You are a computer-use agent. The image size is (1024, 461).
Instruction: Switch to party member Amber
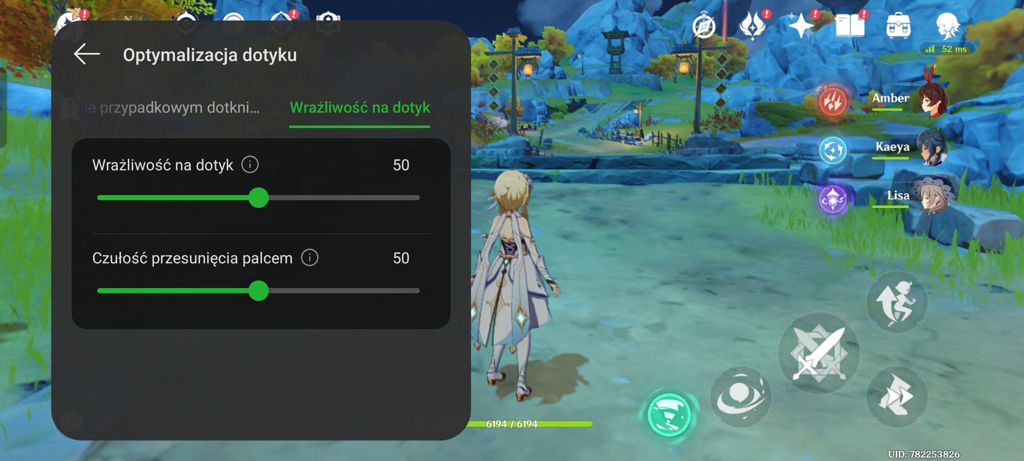coord(930,99)
